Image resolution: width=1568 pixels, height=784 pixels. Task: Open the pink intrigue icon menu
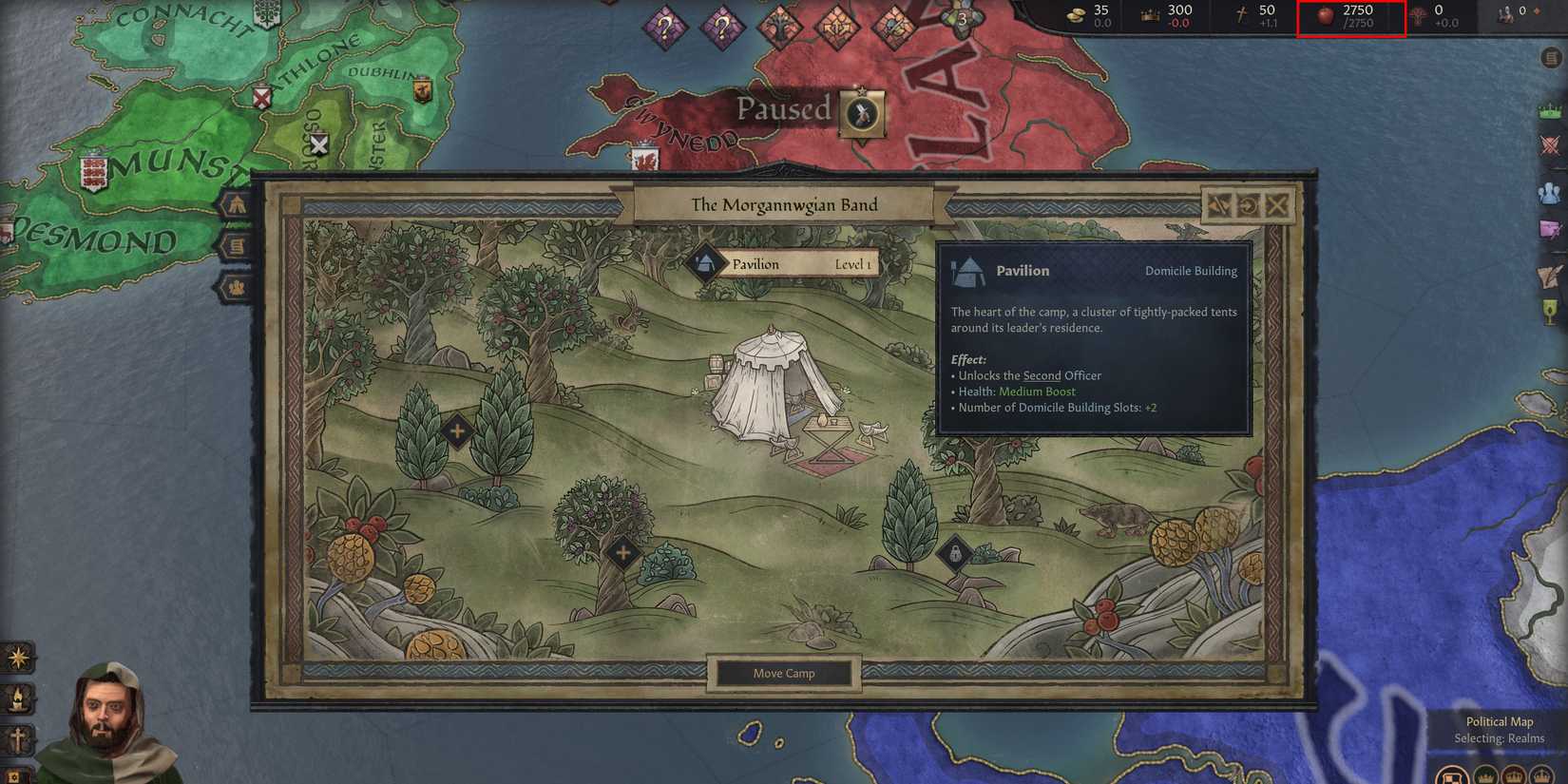coord(1550,230)
